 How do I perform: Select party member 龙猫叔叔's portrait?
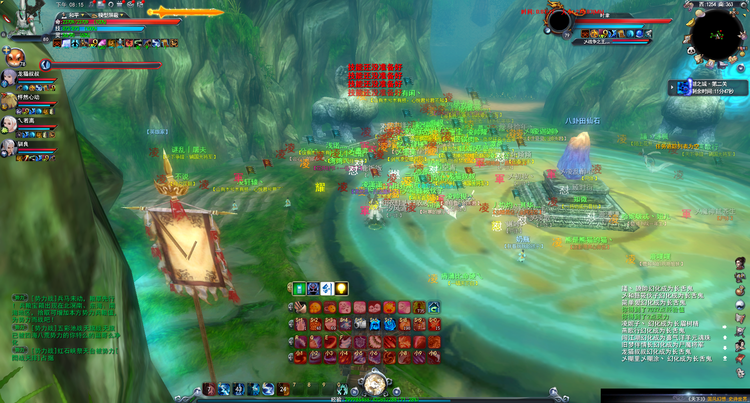tap(9, 77)
